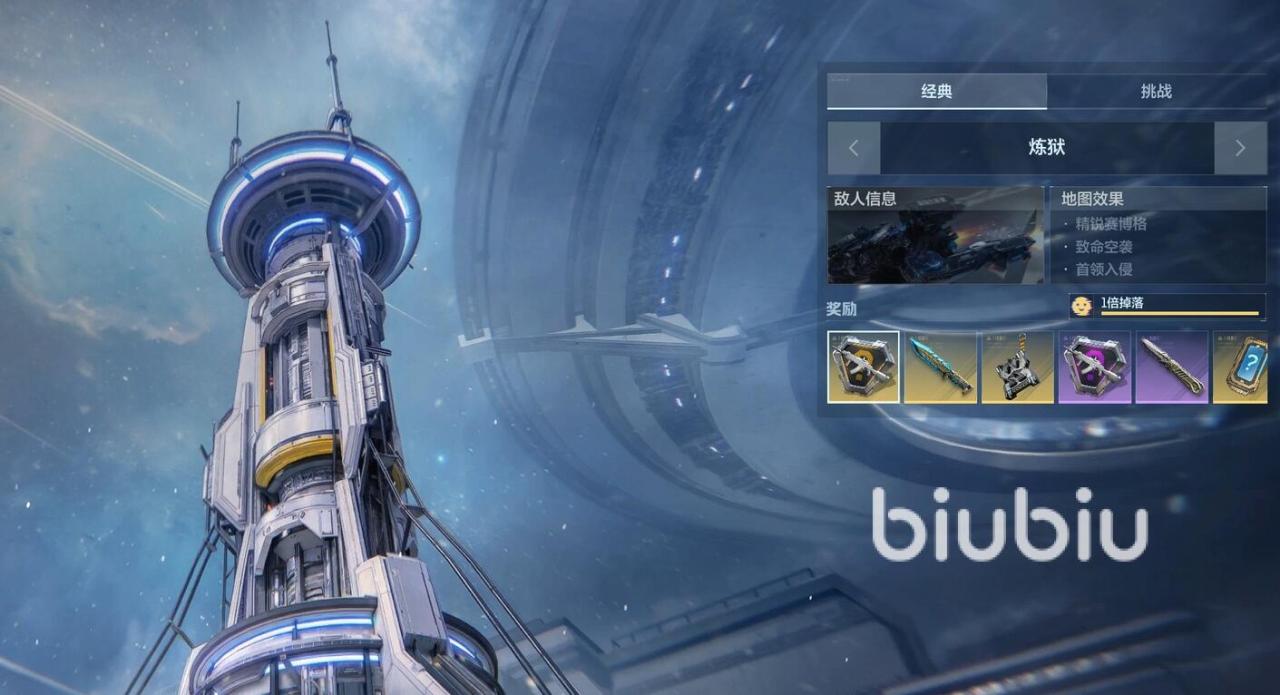Image resolution: width=1280 pixels, height=695 pixels.
Task: Inspect the gold weapon charm reward
Action: pyautogui.click(x=1017, y=367)
